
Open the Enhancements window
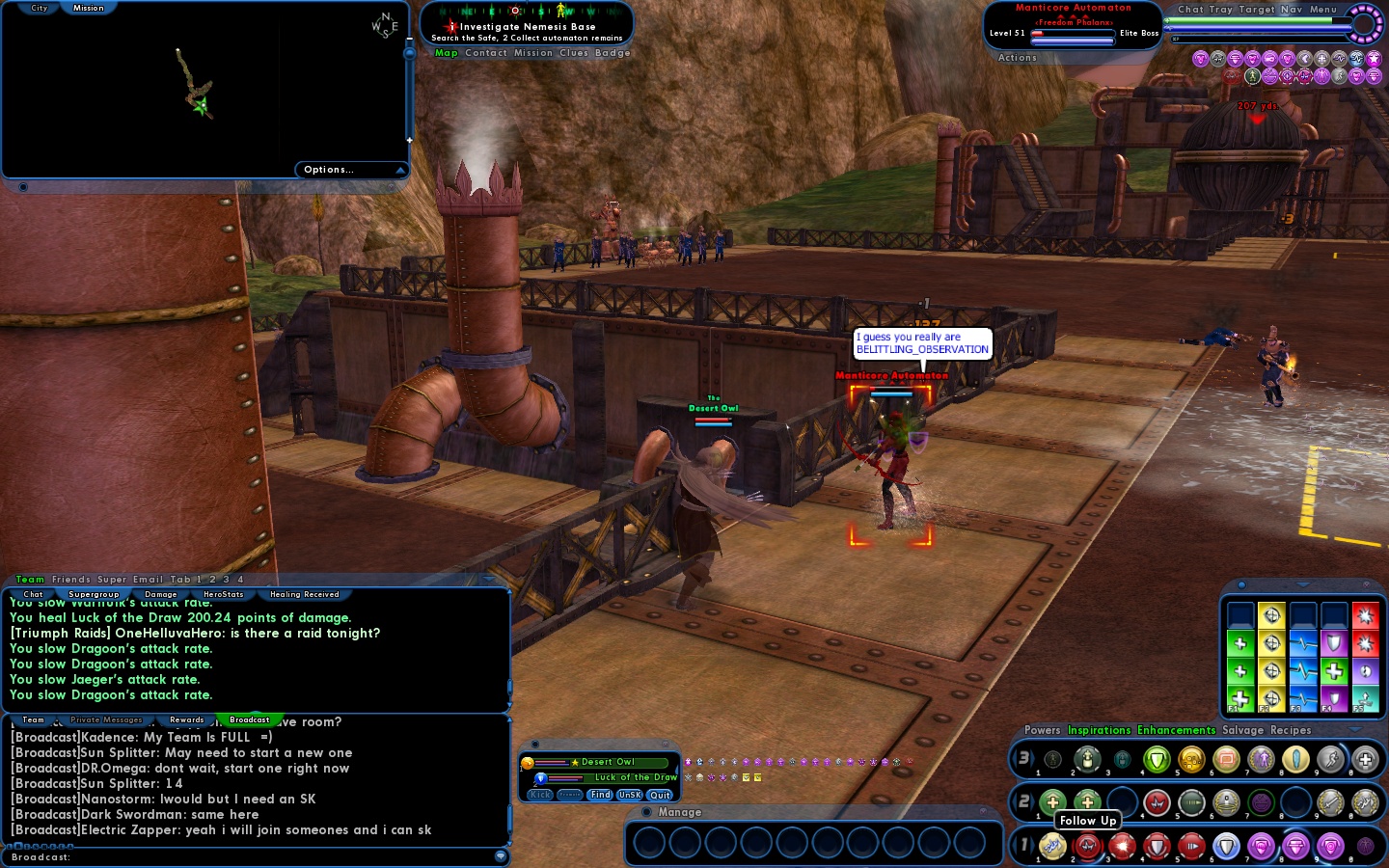1176,730
